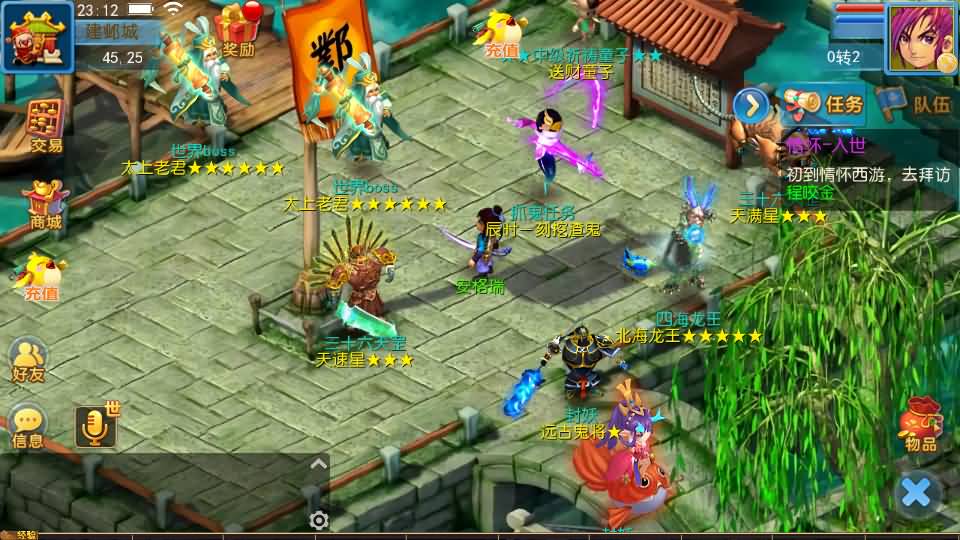Expand the chat box with arrow
This screenshot has height=540, width=960.
[x=318, y=464]
